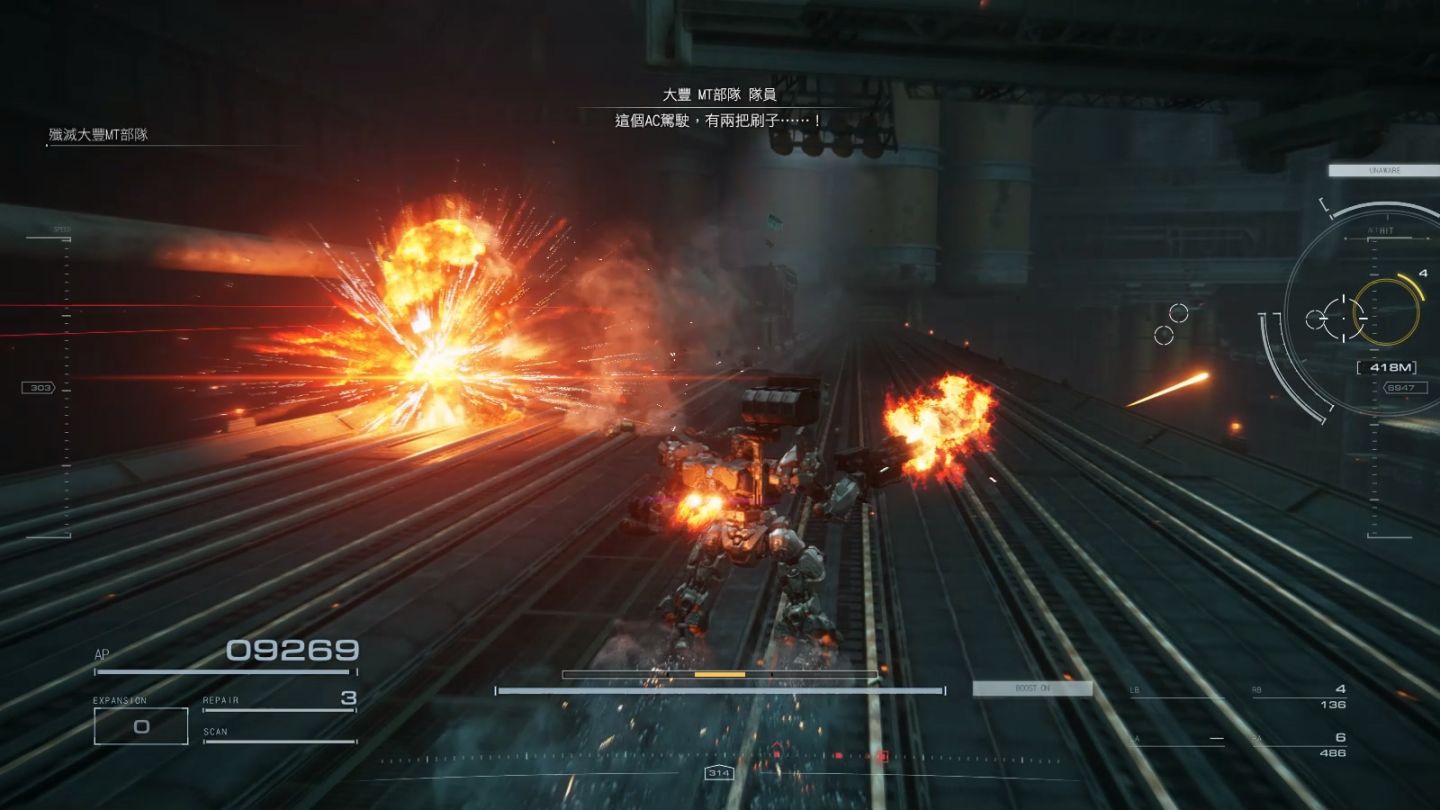Screen dimensions: 1440x810
Task: Select the 殲滅大豐MT部隊 mission objective
Action: [98, 135]
